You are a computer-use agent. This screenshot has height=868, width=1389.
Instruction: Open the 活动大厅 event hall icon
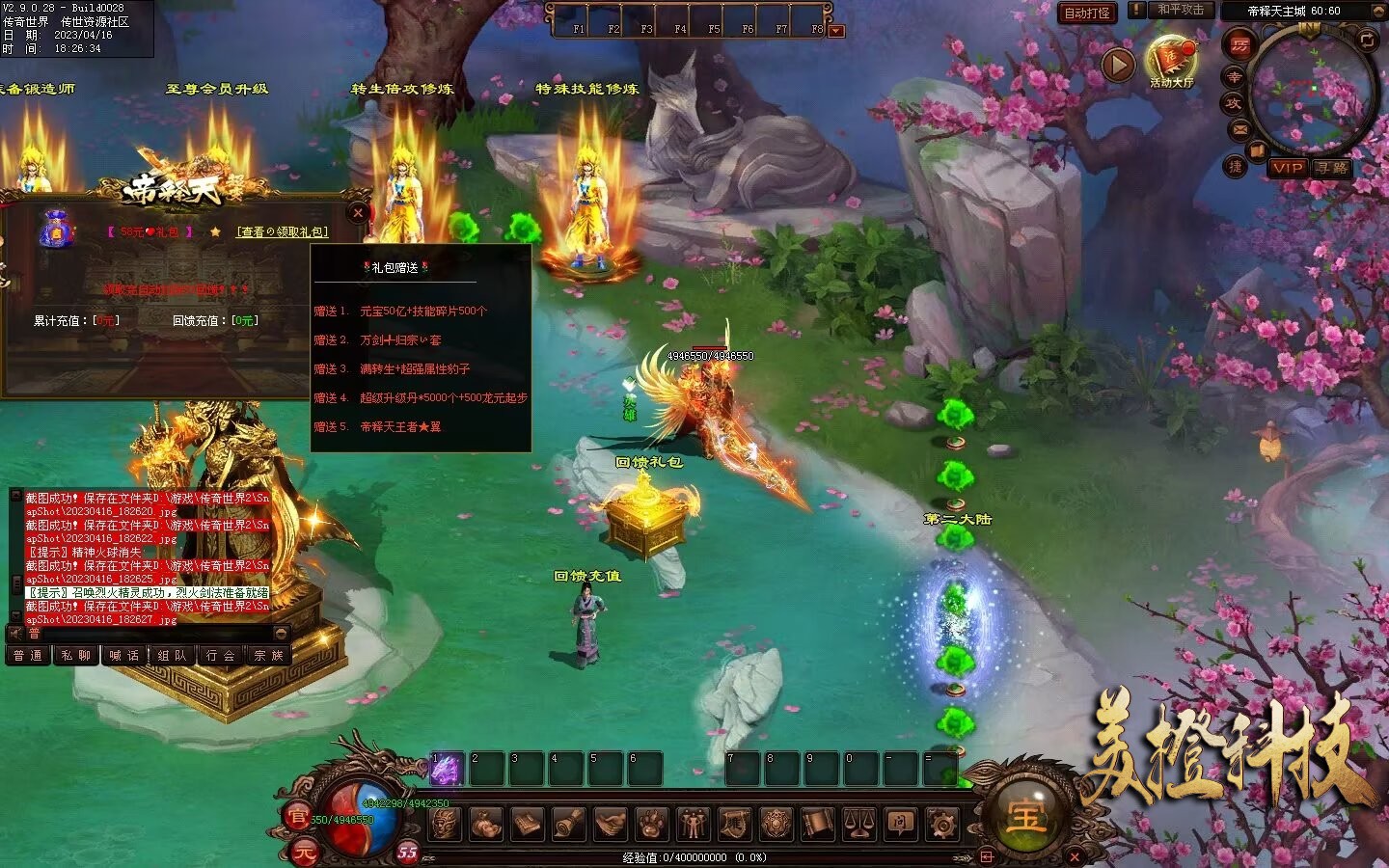1171,61
